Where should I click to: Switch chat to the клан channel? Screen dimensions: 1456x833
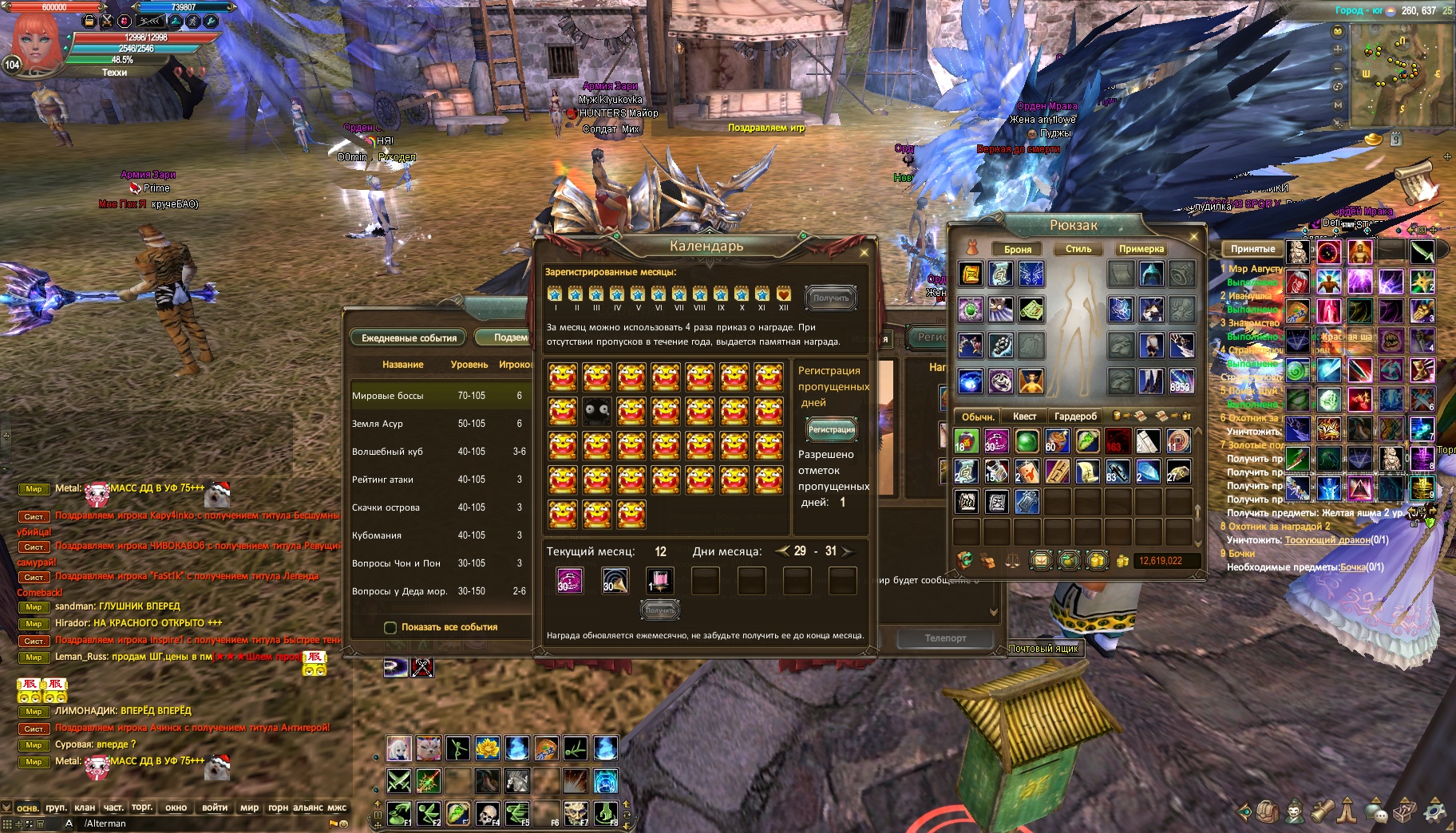pos(85,807)
